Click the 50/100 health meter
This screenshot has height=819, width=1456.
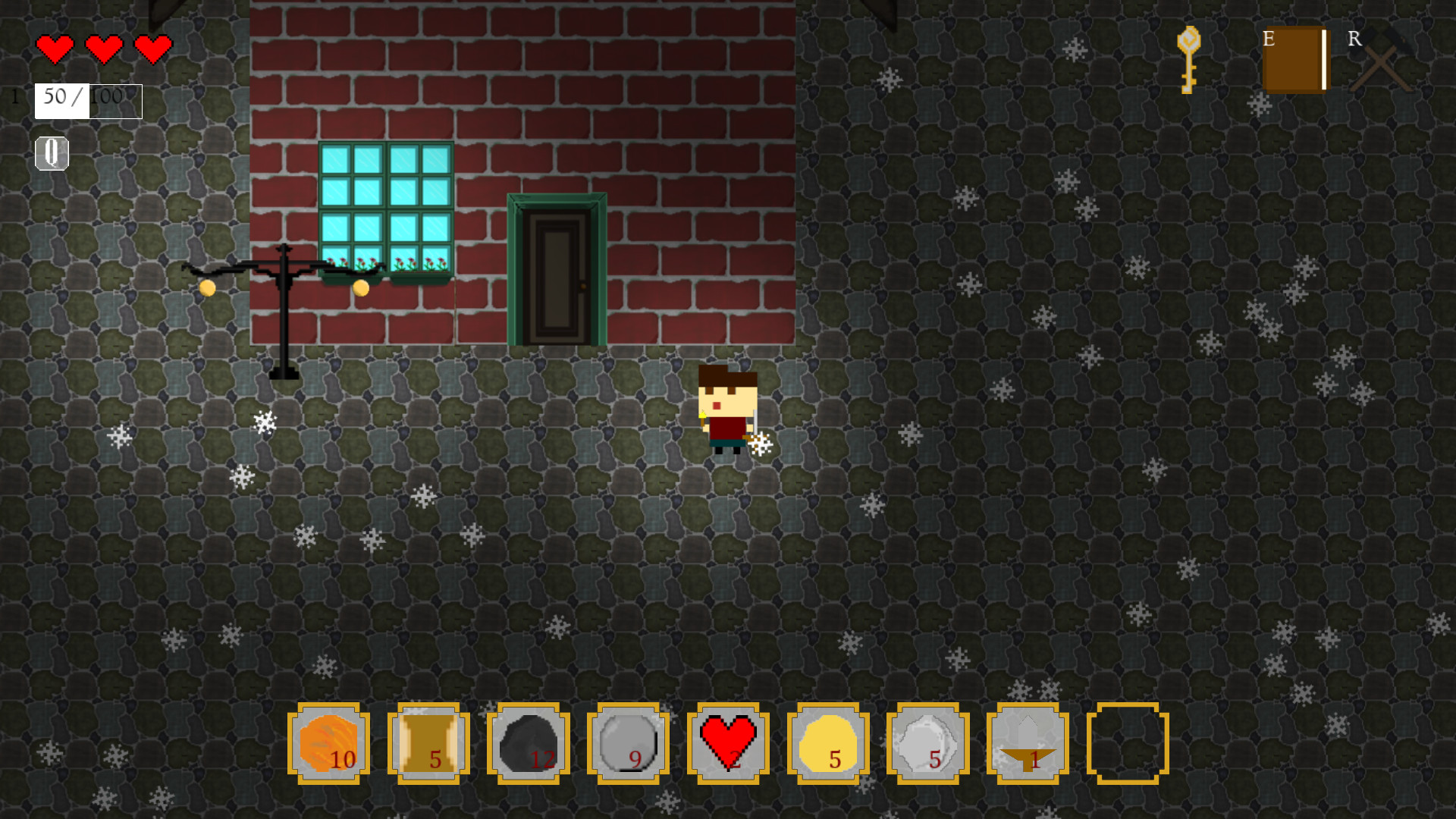87,99
